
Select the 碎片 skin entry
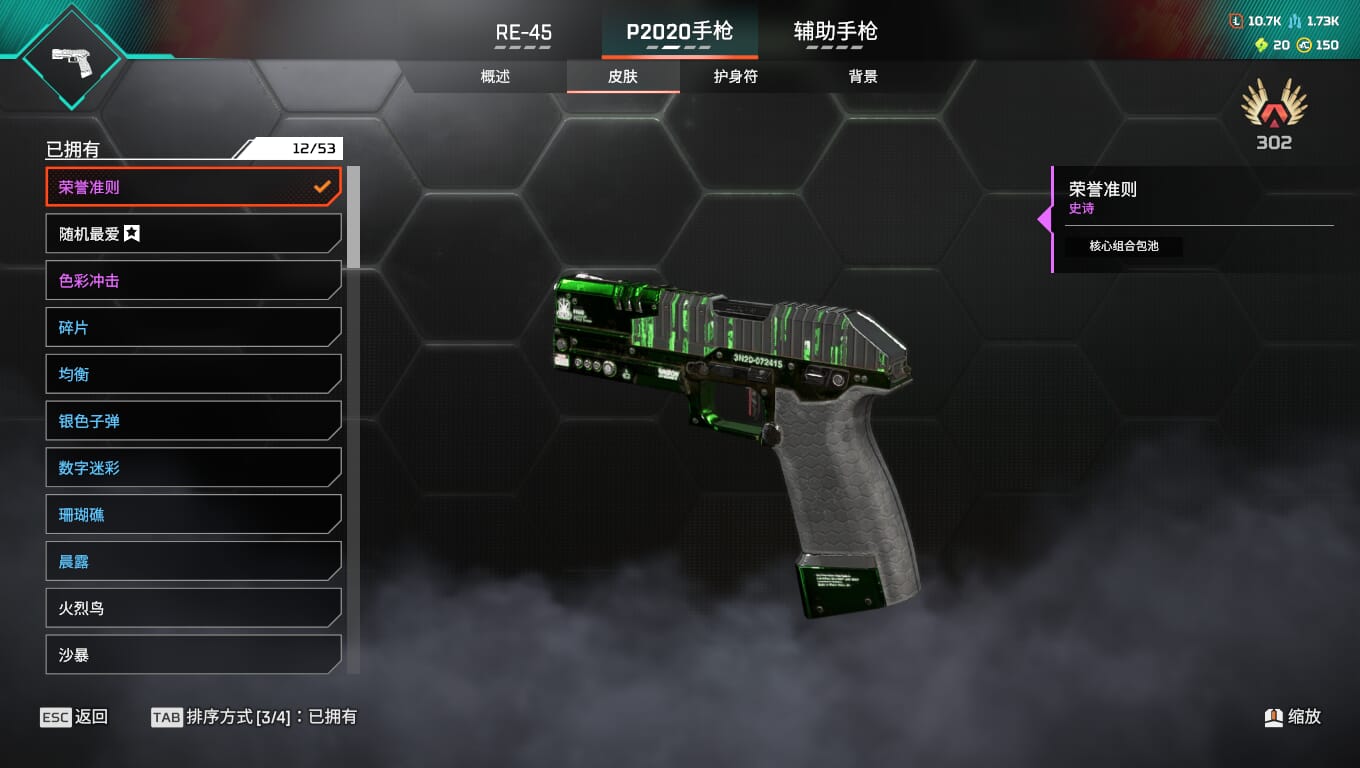click(193, 328)
